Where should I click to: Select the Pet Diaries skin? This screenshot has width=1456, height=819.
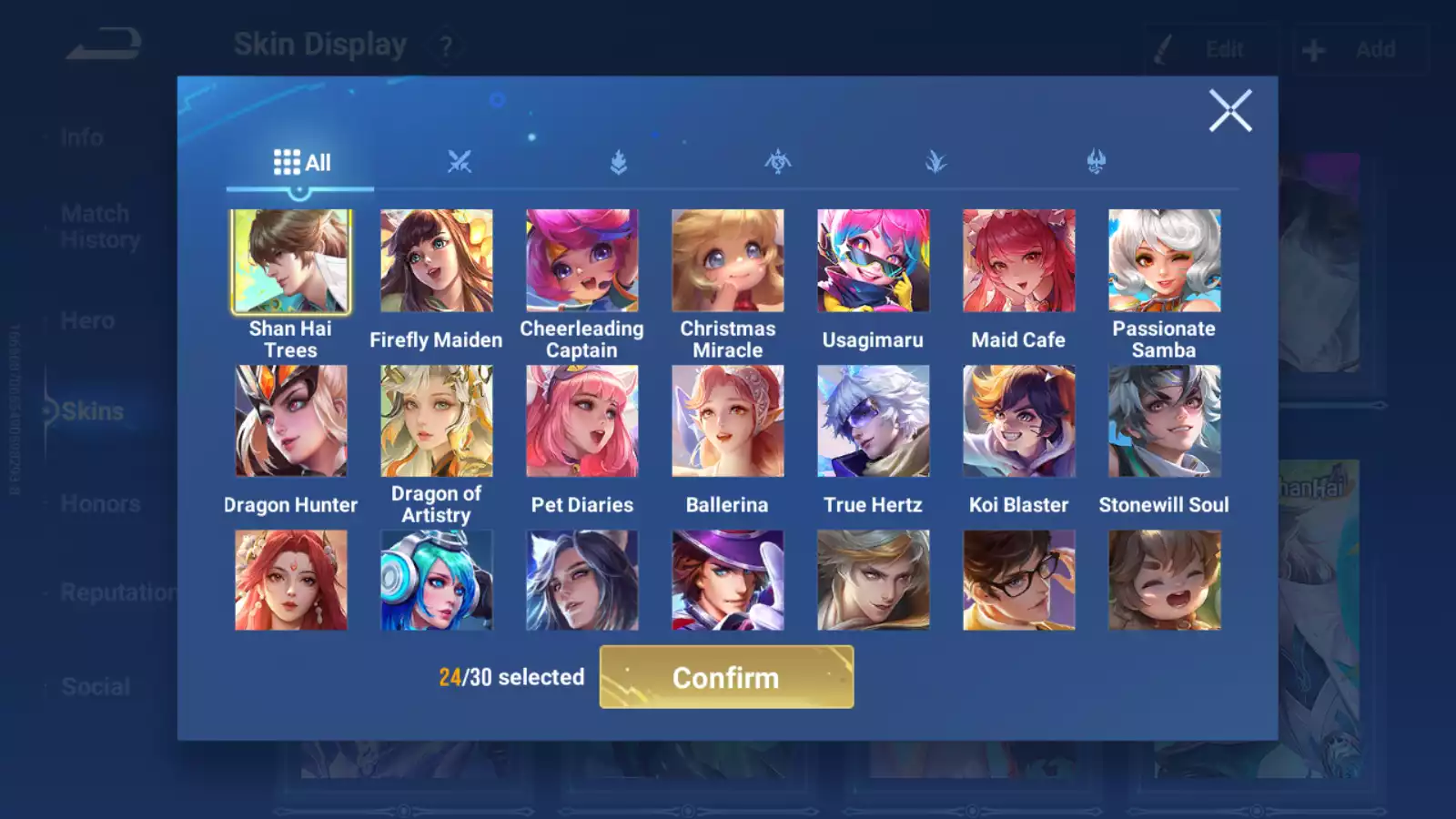click(x=581, y=421)
